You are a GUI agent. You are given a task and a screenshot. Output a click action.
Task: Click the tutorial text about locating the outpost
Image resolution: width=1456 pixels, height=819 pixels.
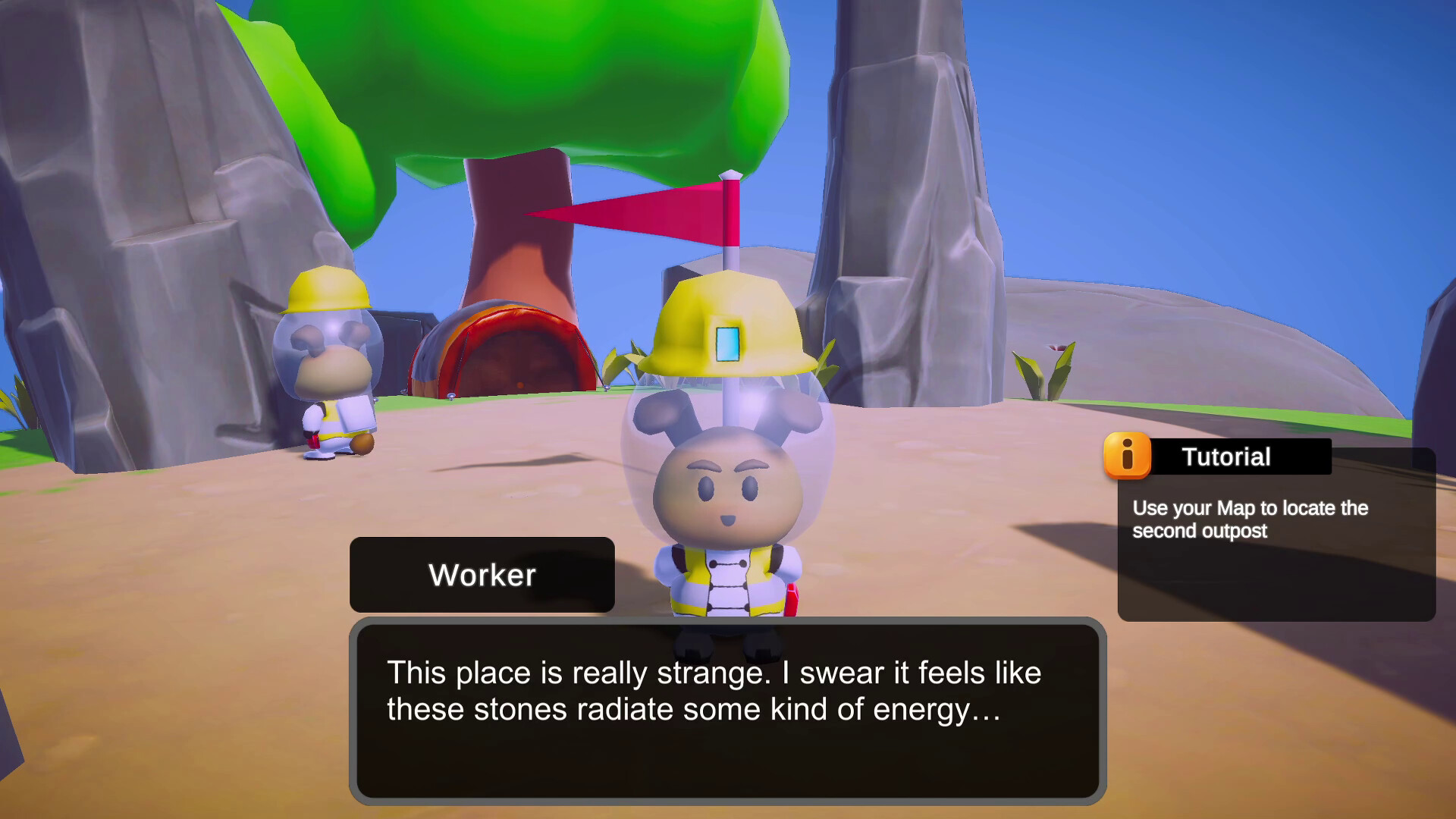click(1251, 520)
